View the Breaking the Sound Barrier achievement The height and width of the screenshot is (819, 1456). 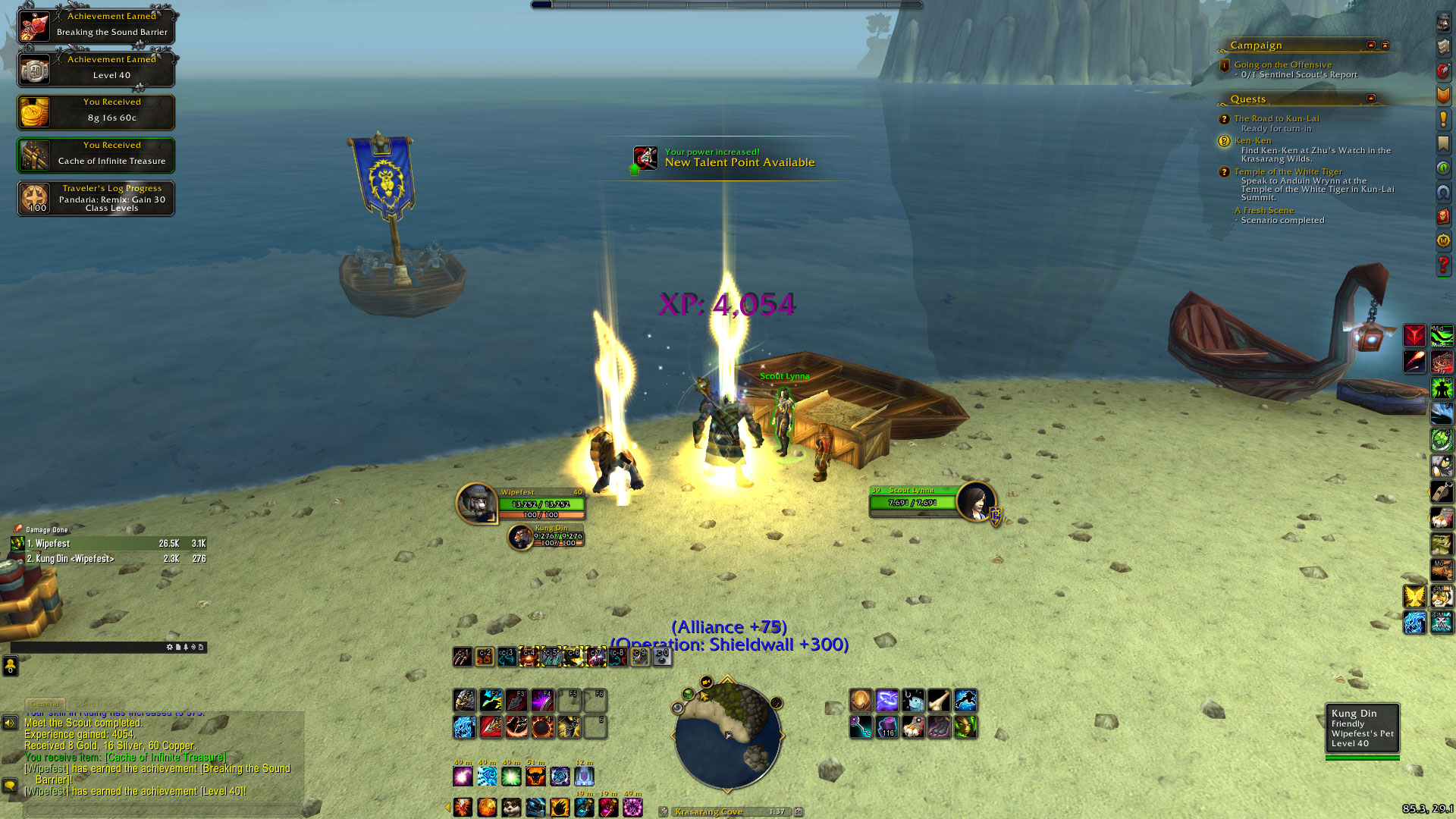tap(96, 25)
